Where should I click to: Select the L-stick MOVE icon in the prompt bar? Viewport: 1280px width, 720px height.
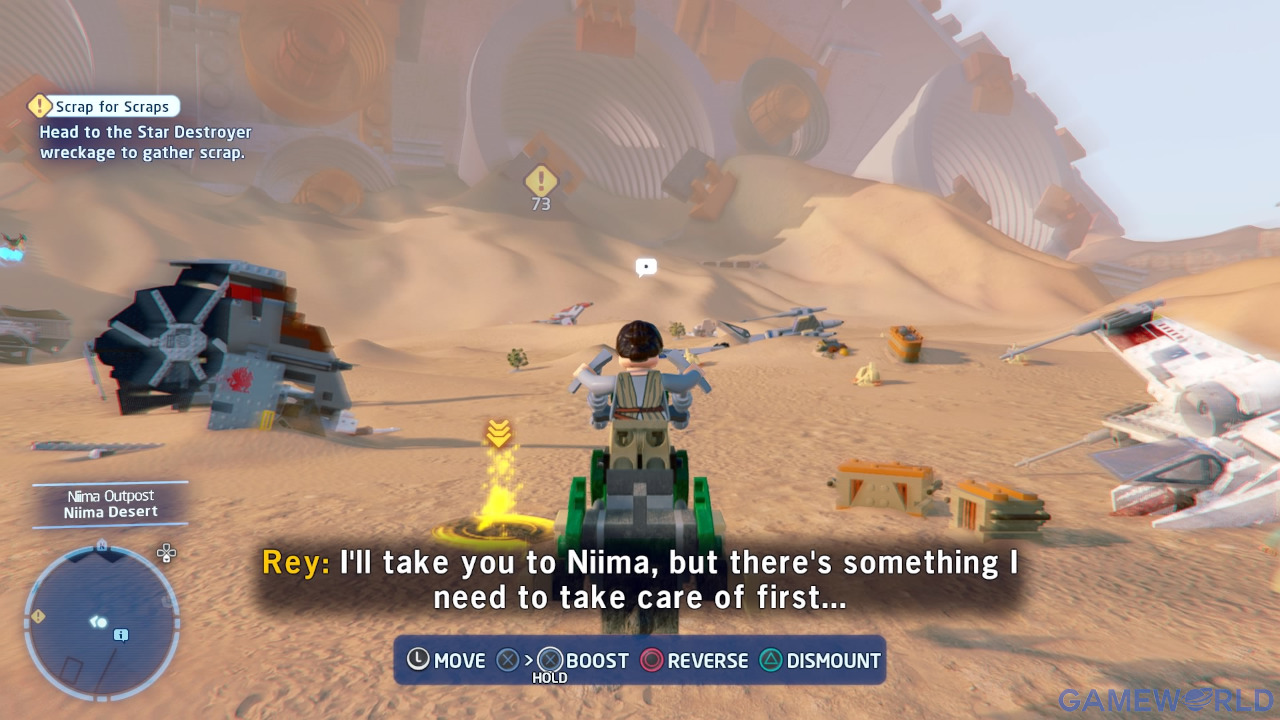coord(419,660)
